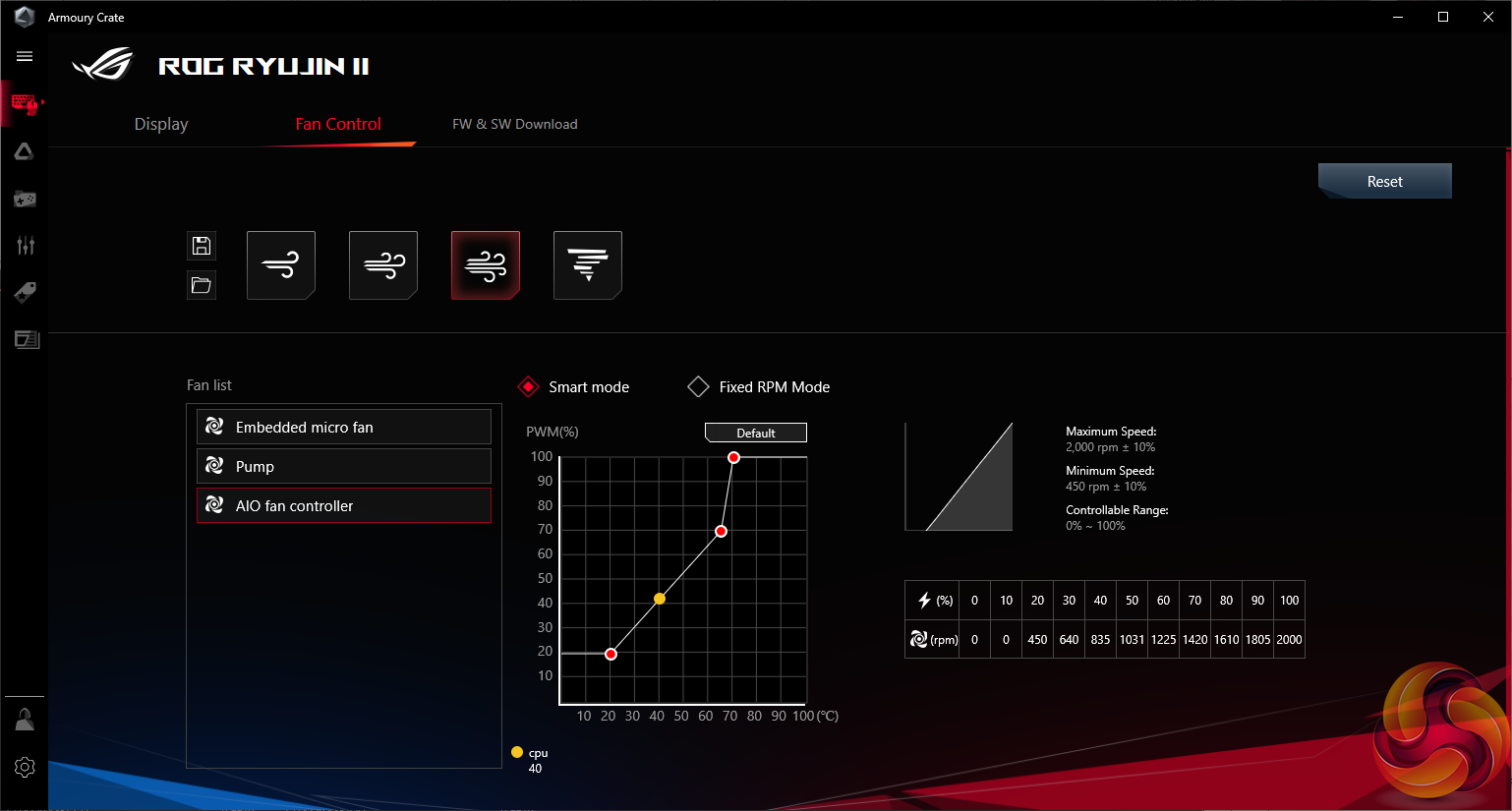
Task: Choose the single wind line fan preset
Action: tap(281, 265)
